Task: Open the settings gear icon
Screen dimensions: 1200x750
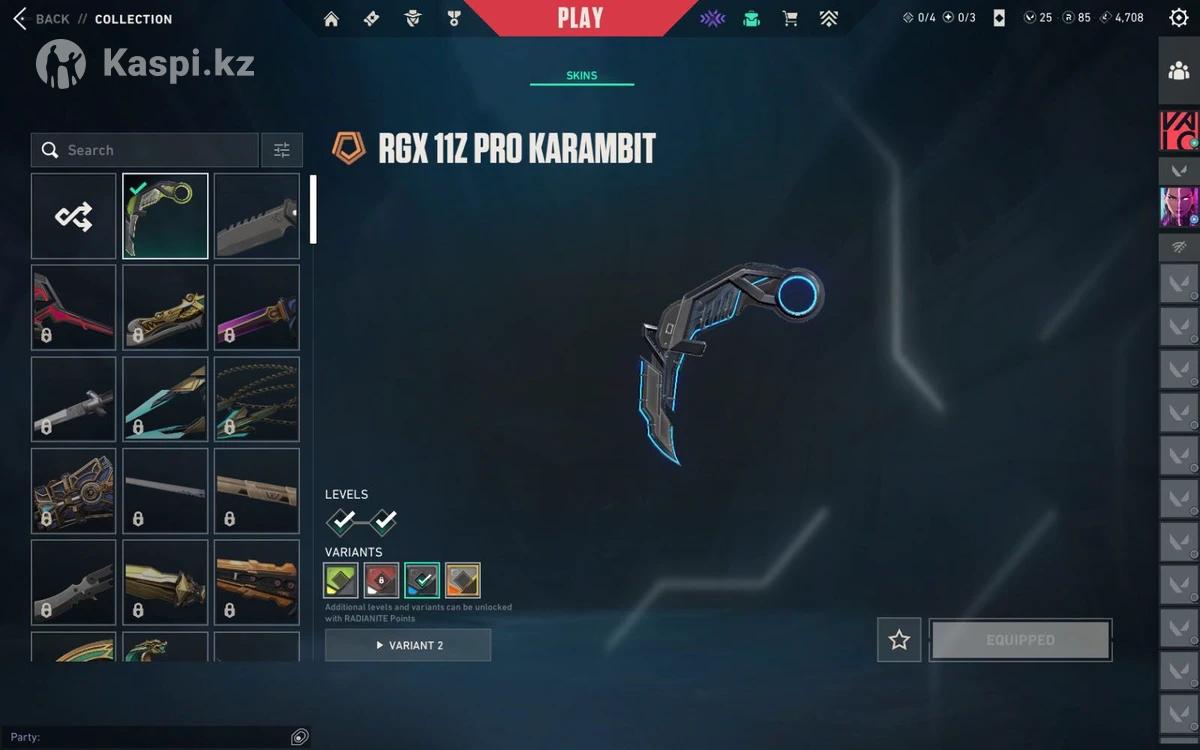Action: click(1178, 18)
